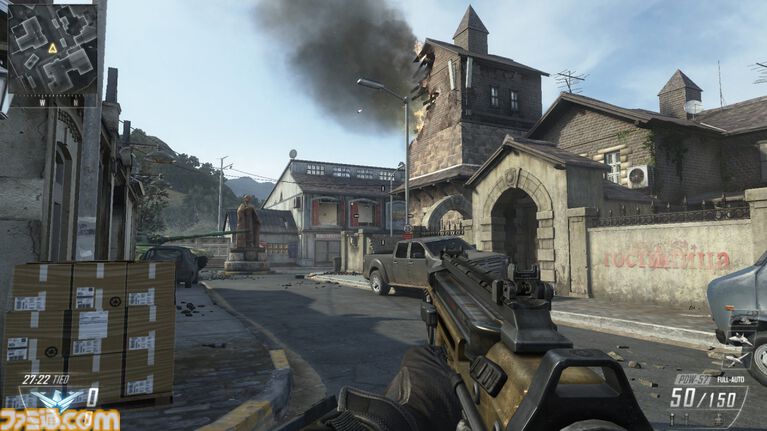Click the compass strip below the minimap

[x=52, y=101]
